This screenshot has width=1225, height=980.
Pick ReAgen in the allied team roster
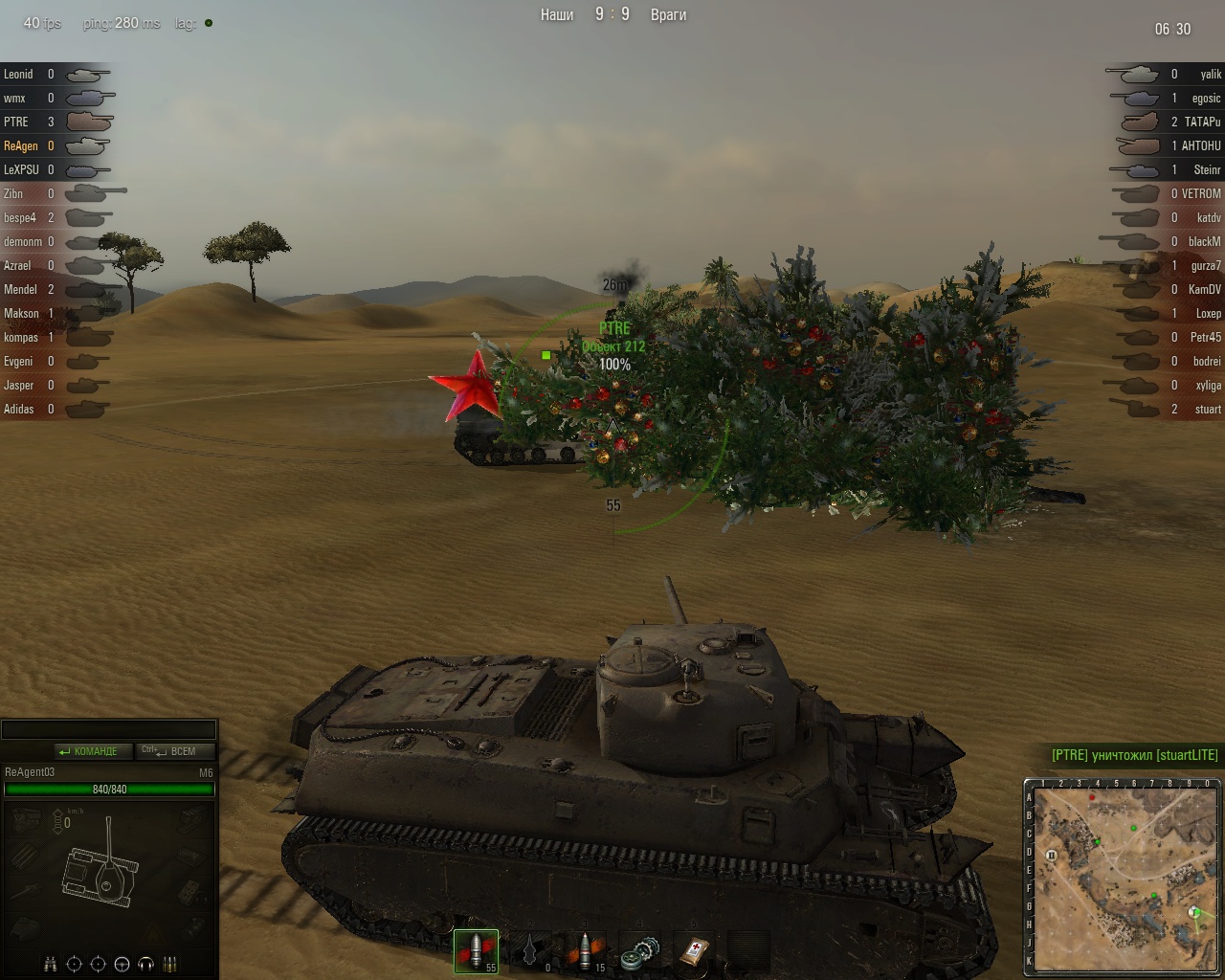(21, 146)
